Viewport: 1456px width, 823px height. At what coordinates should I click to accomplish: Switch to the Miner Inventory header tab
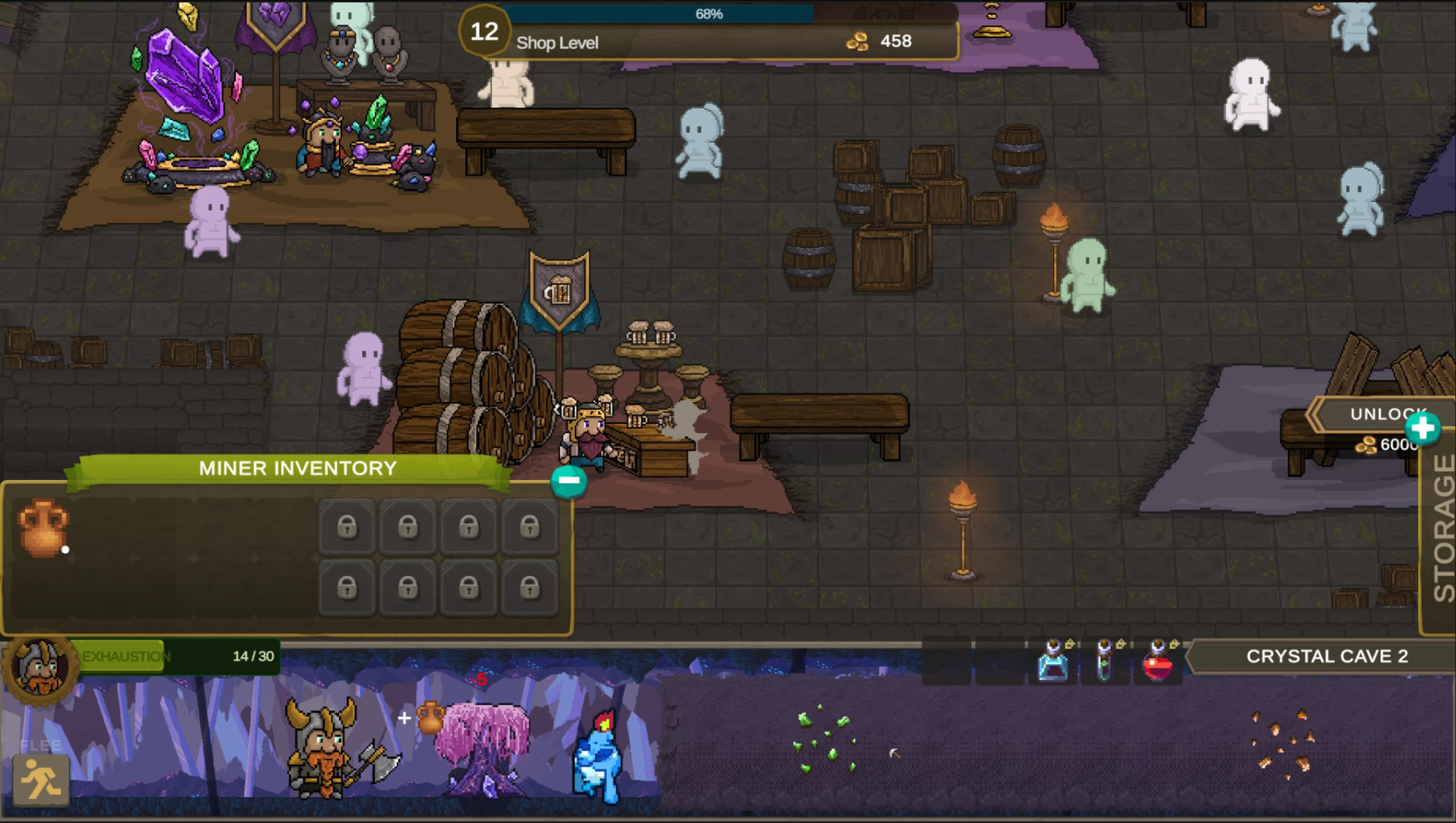point(298,469)
